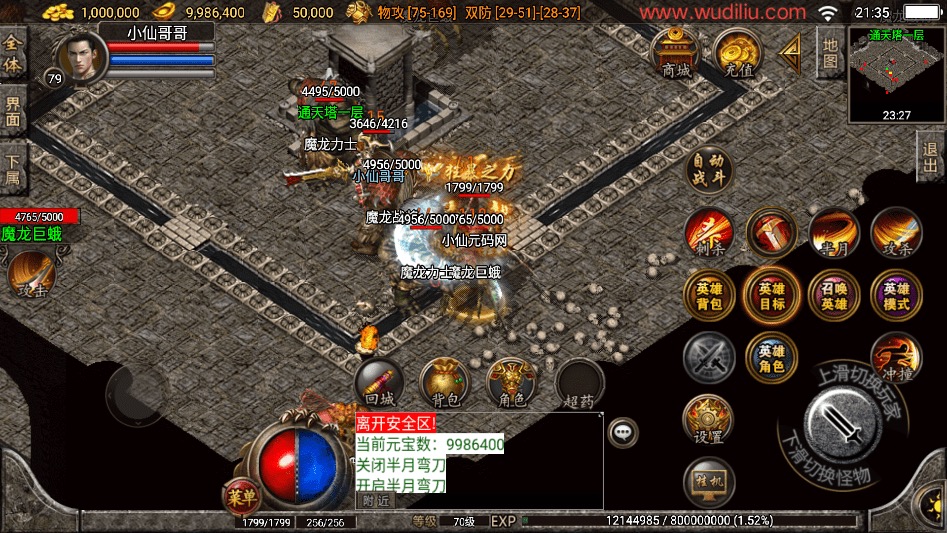Open the 地图 map panel
947x533 pixels.
coord(829,52)
